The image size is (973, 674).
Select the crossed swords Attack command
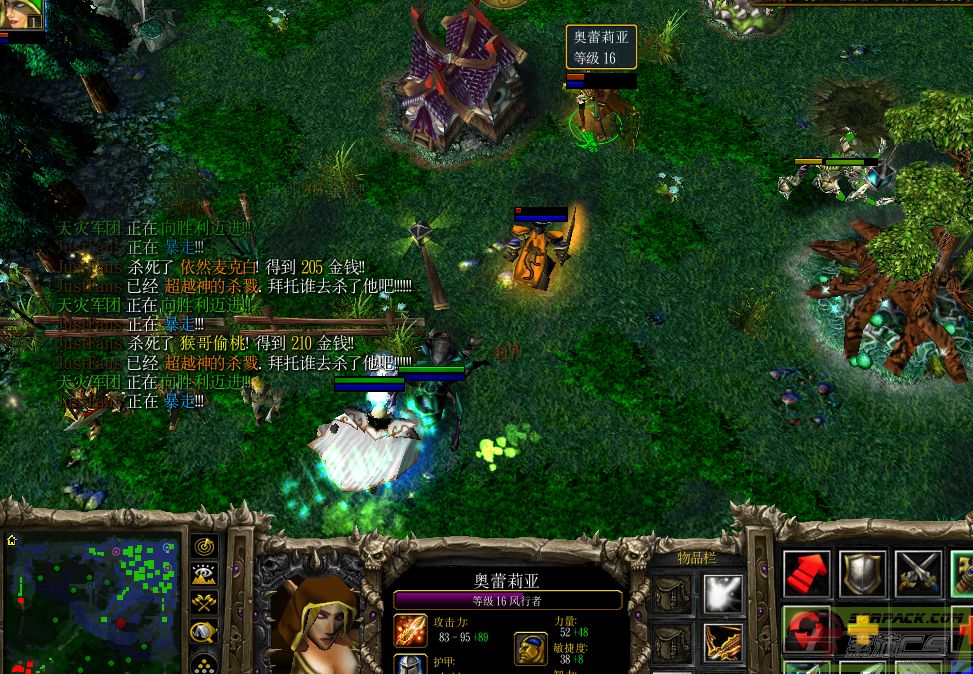[x=917, y=573]
